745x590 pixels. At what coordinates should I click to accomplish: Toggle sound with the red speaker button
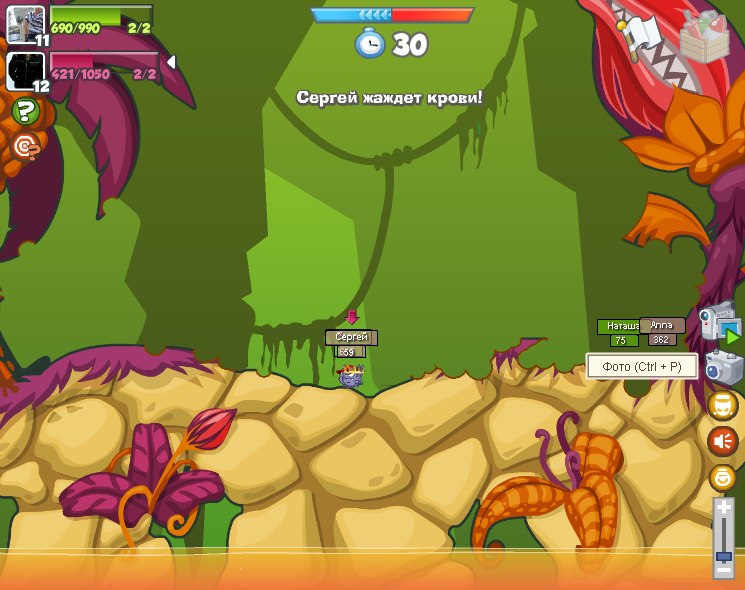[723, 441]
